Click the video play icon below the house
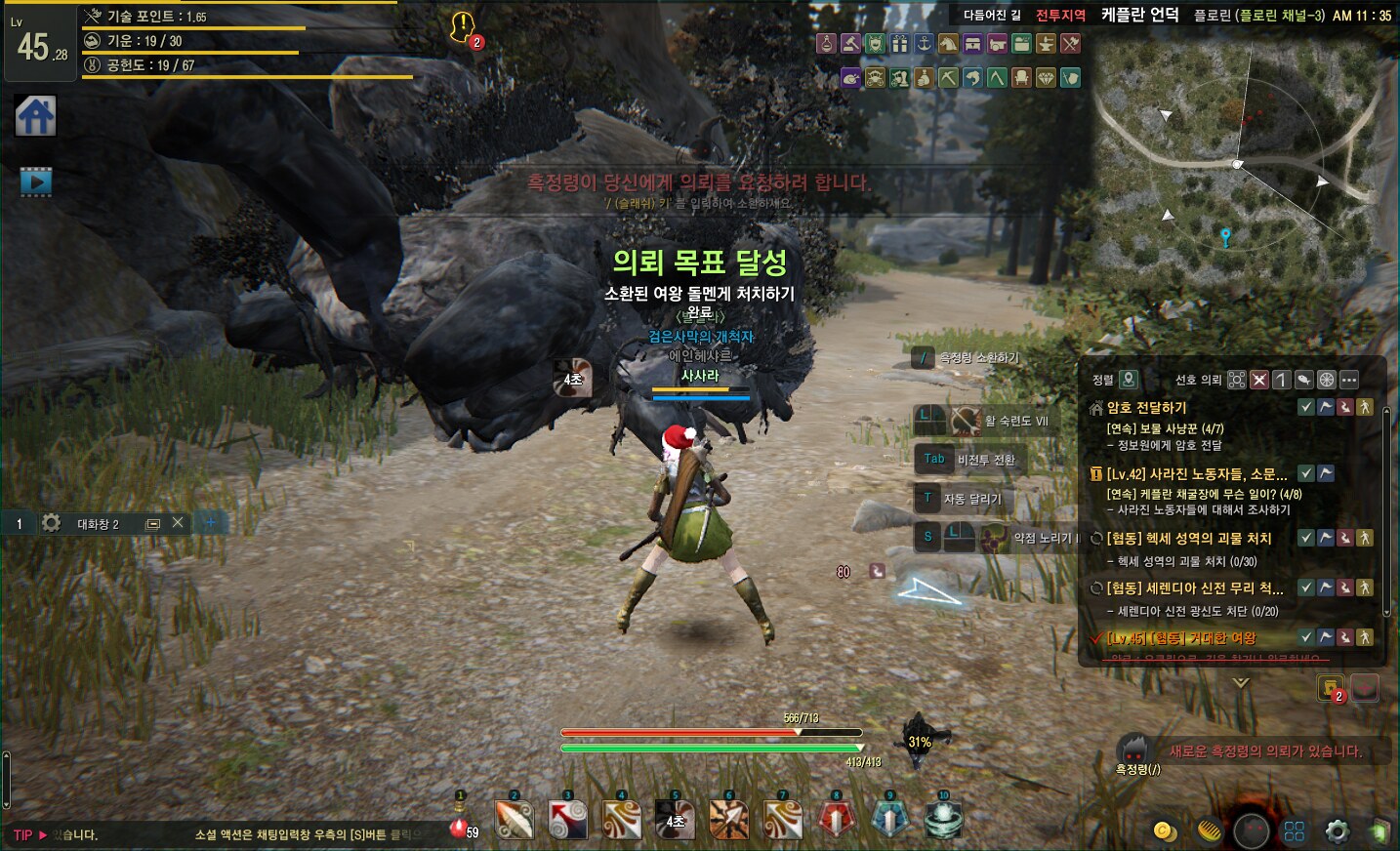 tap(35, 181)
